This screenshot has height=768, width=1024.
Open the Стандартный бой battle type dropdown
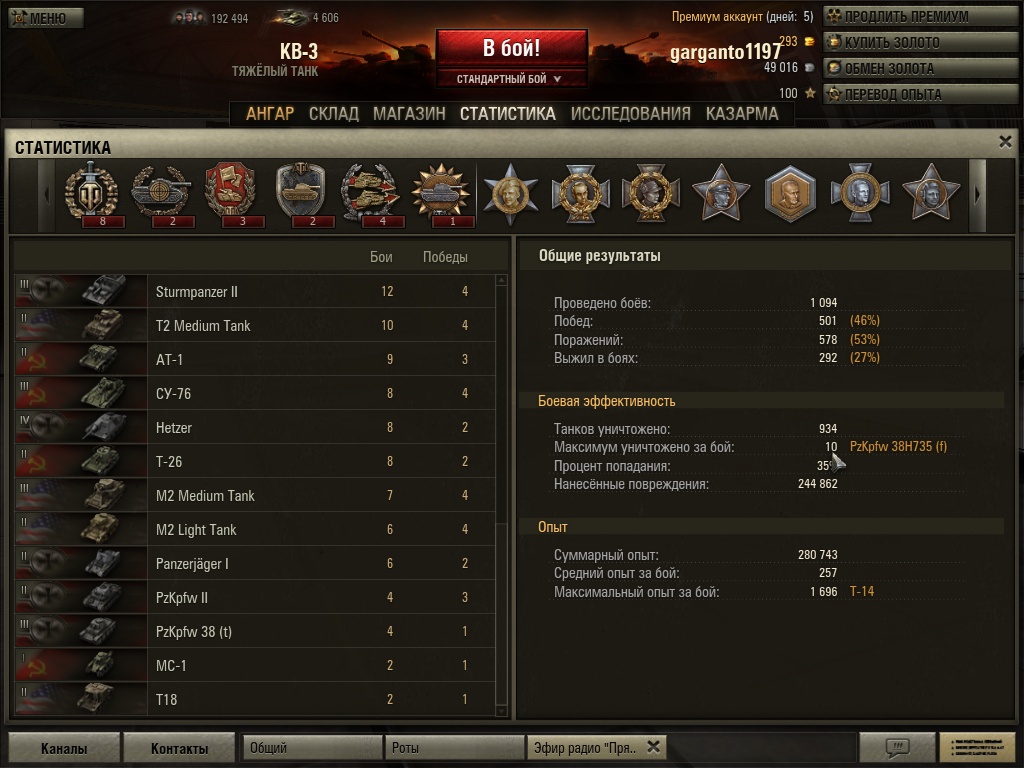point(510,79)
